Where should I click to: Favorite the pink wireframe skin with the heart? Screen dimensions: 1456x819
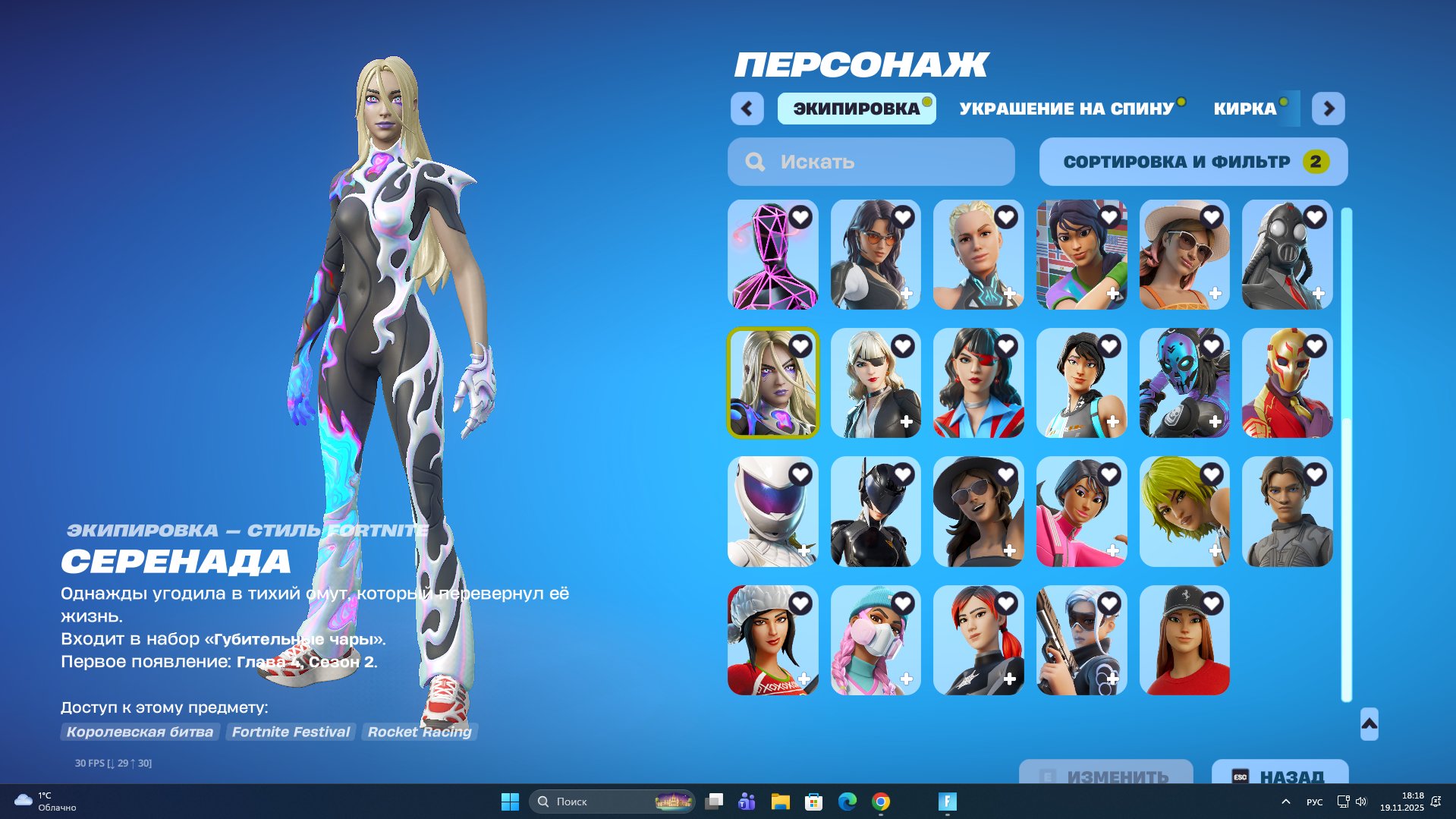tap(802, 216)
